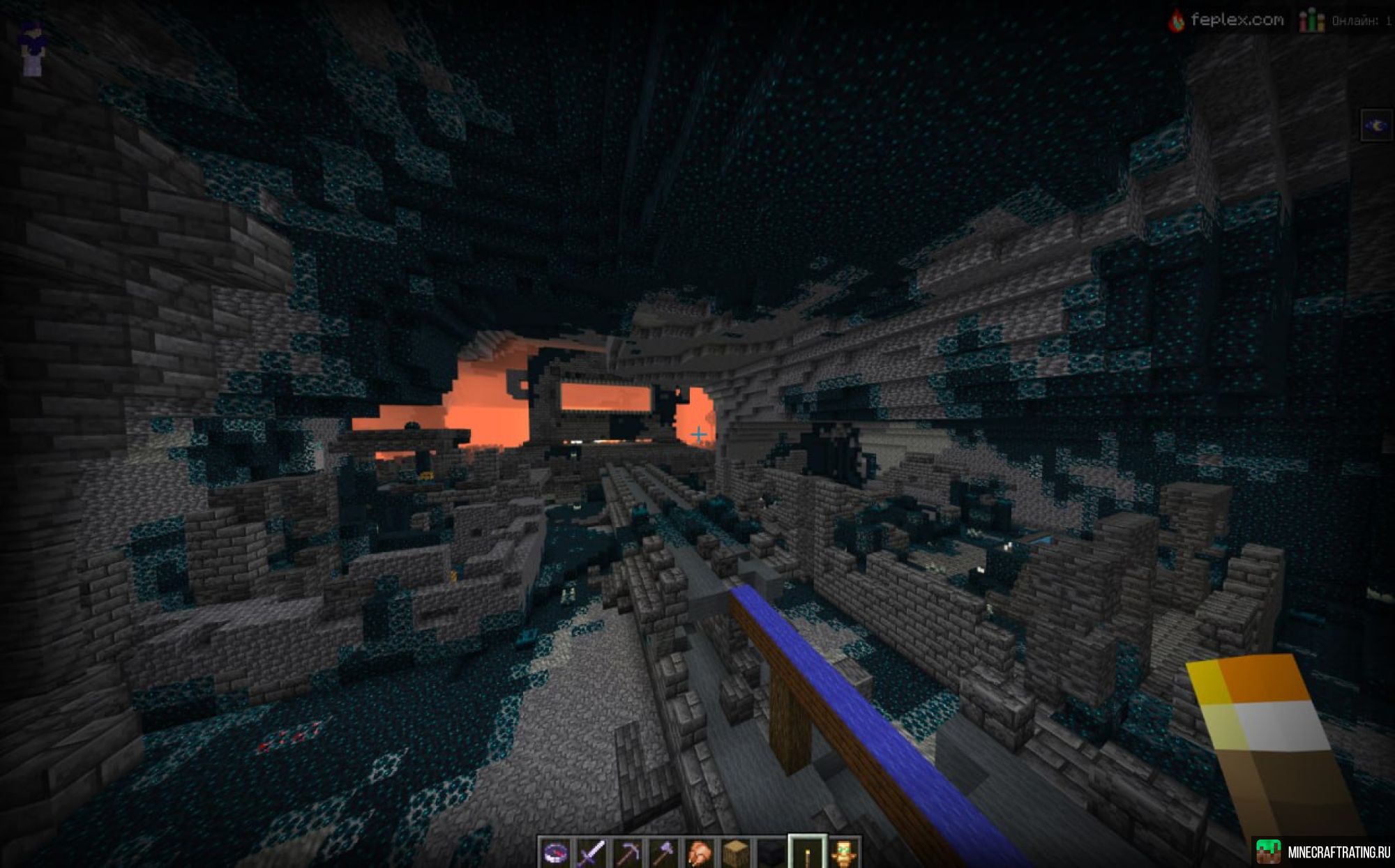
Task: Equip the axe from the hotbar
Action: pos(664,852)
